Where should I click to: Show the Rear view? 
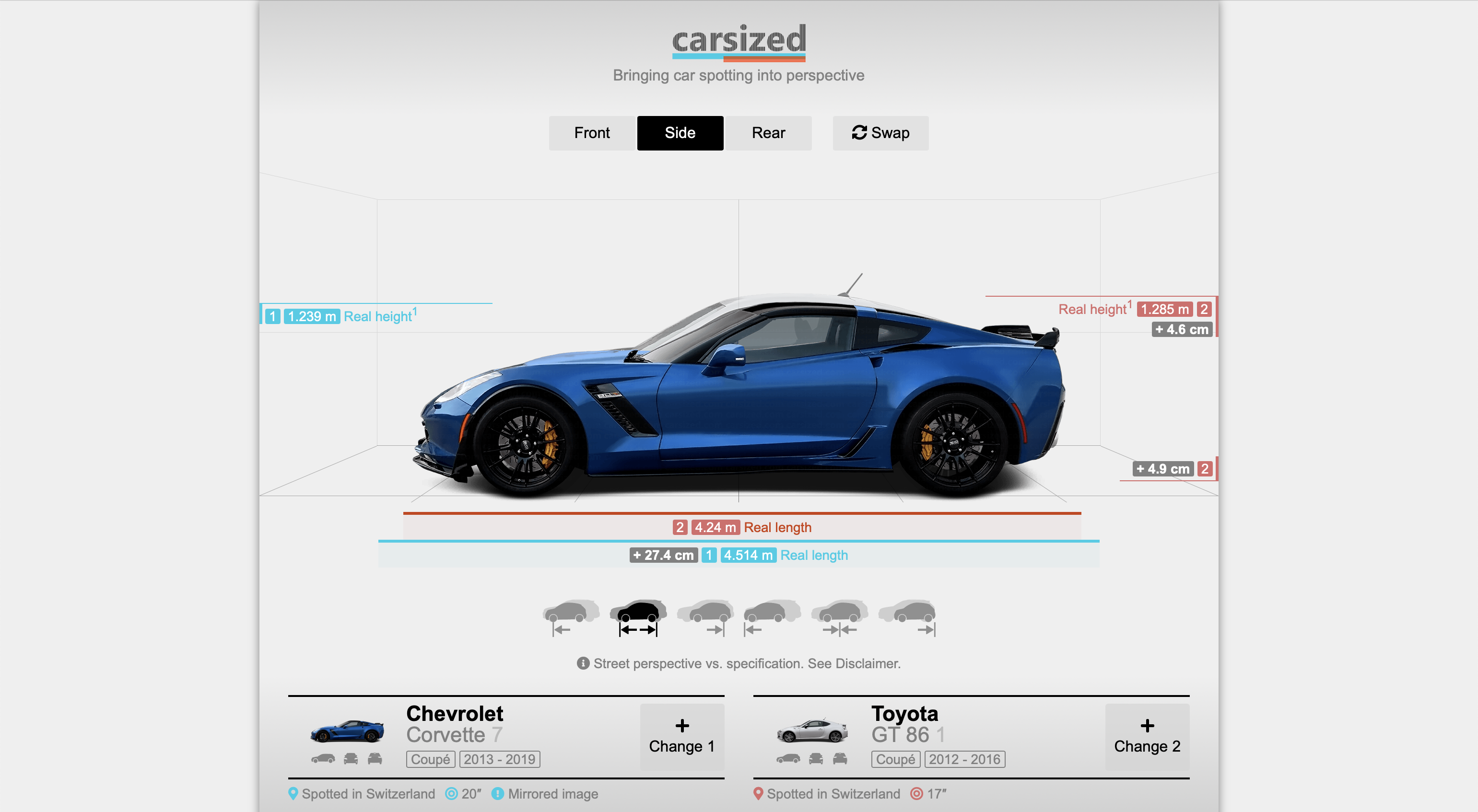pyautogui.click(x=768, y=133)
